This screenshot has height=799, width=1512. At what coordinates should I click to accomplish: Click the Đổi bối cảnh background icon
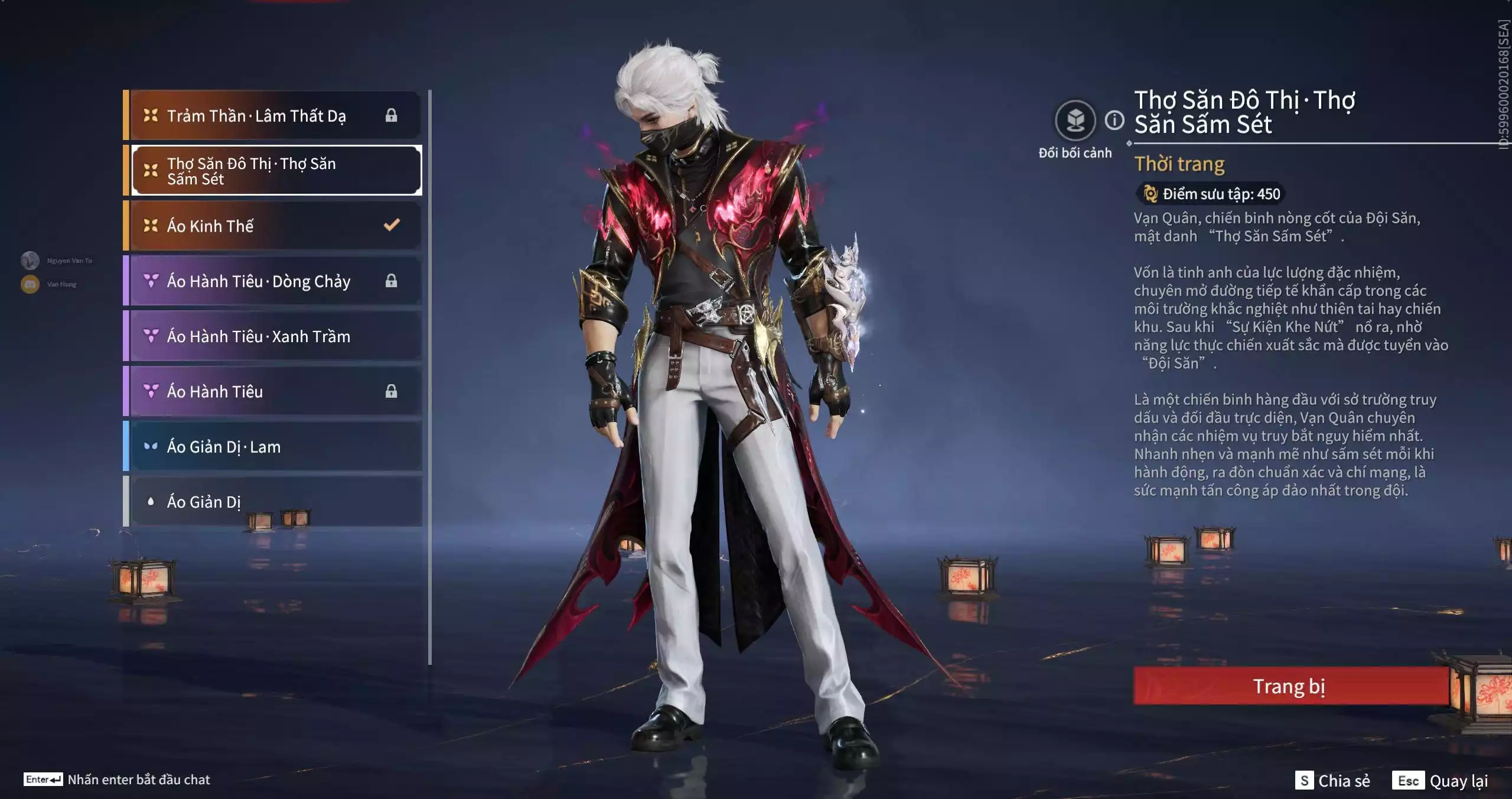click(x=1075, y=121)
